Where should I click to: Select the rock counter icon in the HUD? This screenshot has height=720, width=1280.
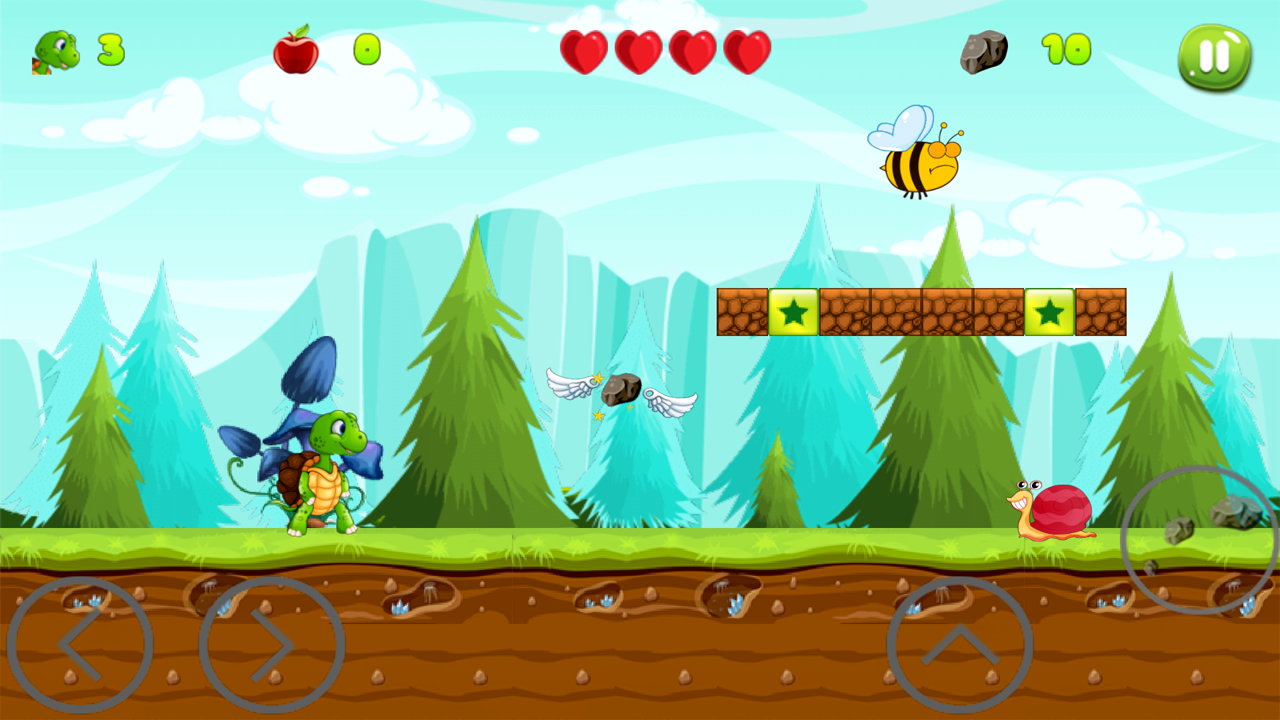[x=984, y=50]
